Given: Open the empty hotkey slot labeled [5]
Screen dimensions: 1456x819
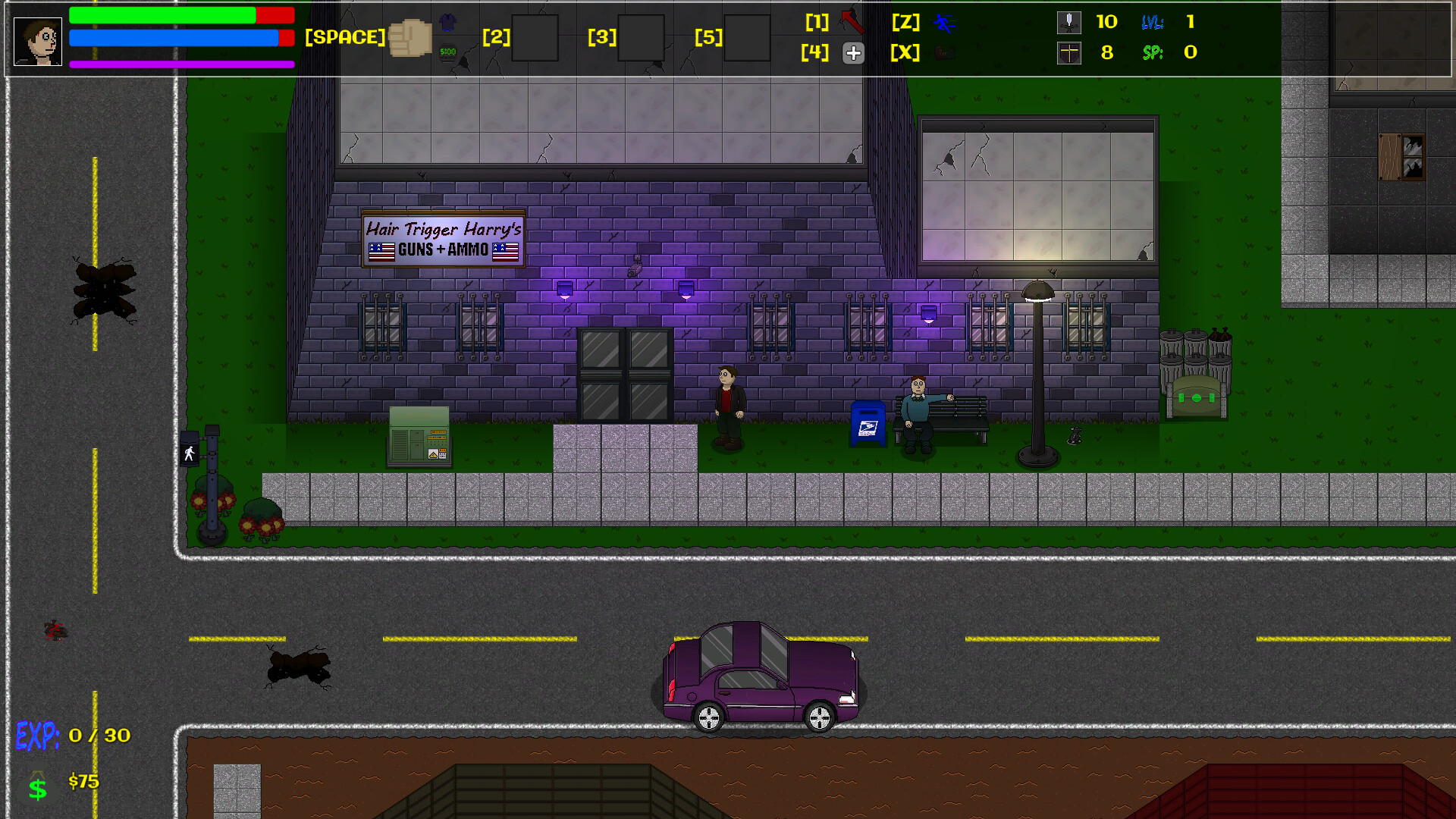Looking at the screenshot, I should [747, 38].
